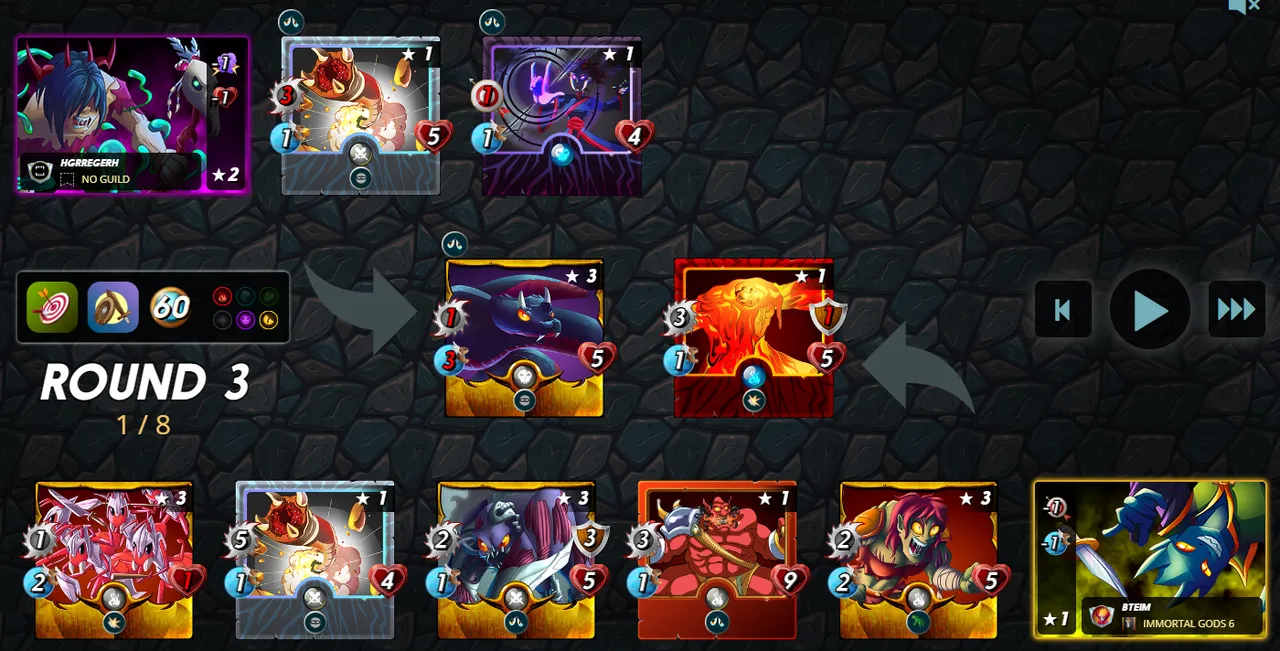Select the red demon card with 9 health

tap(717, 560)
